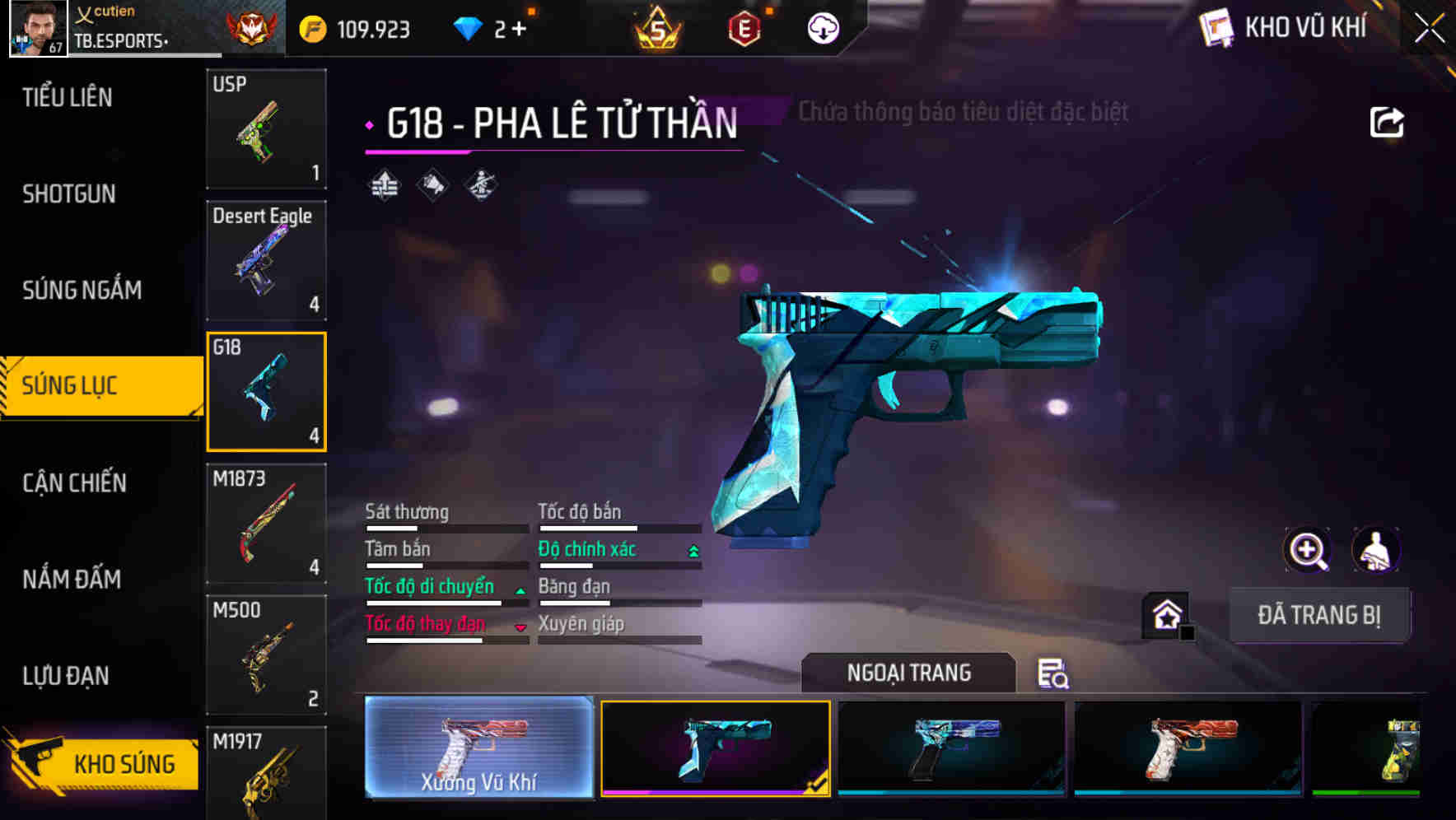Open the SHOTGUN weapon category
The width and height of the screenshot is (1456, 820).
click(x=68, y=193)
